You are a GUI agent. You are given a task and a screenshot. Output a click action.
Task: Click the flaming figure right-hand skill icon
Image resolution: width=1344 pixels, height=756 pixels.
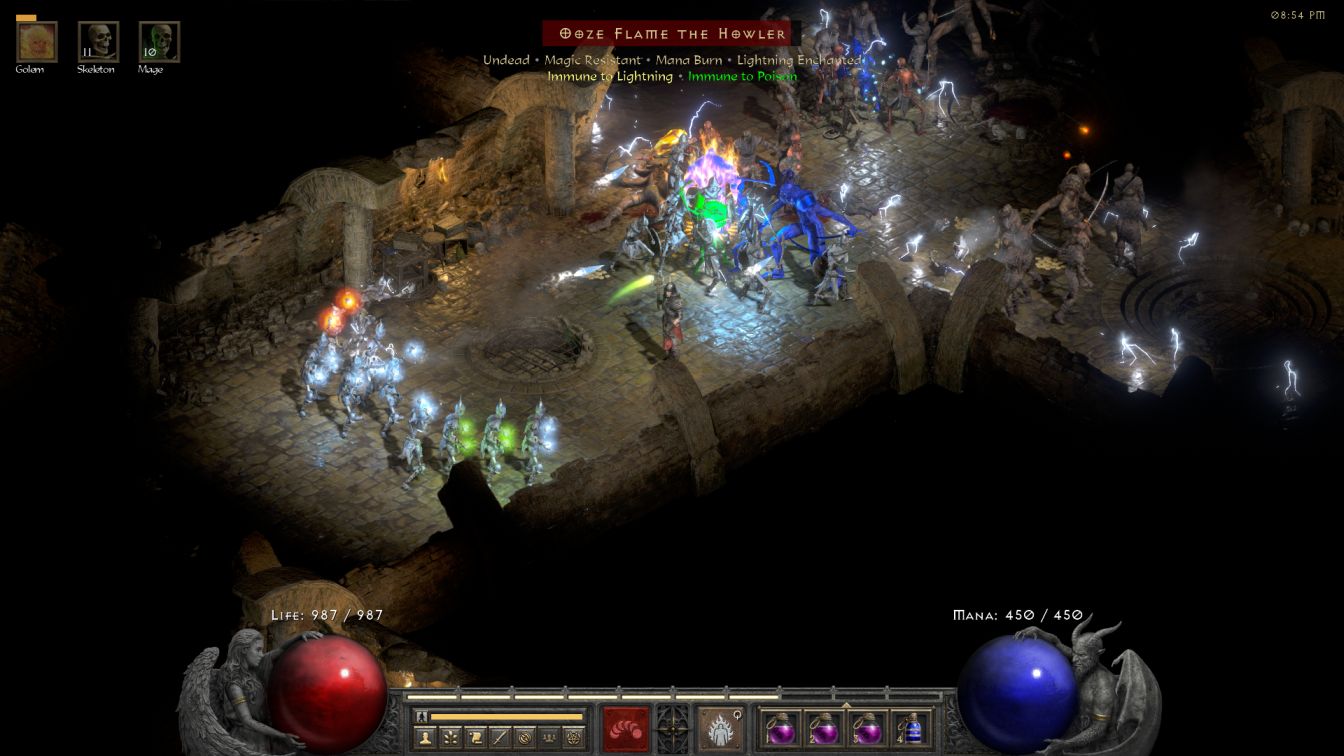click(720, 729)
